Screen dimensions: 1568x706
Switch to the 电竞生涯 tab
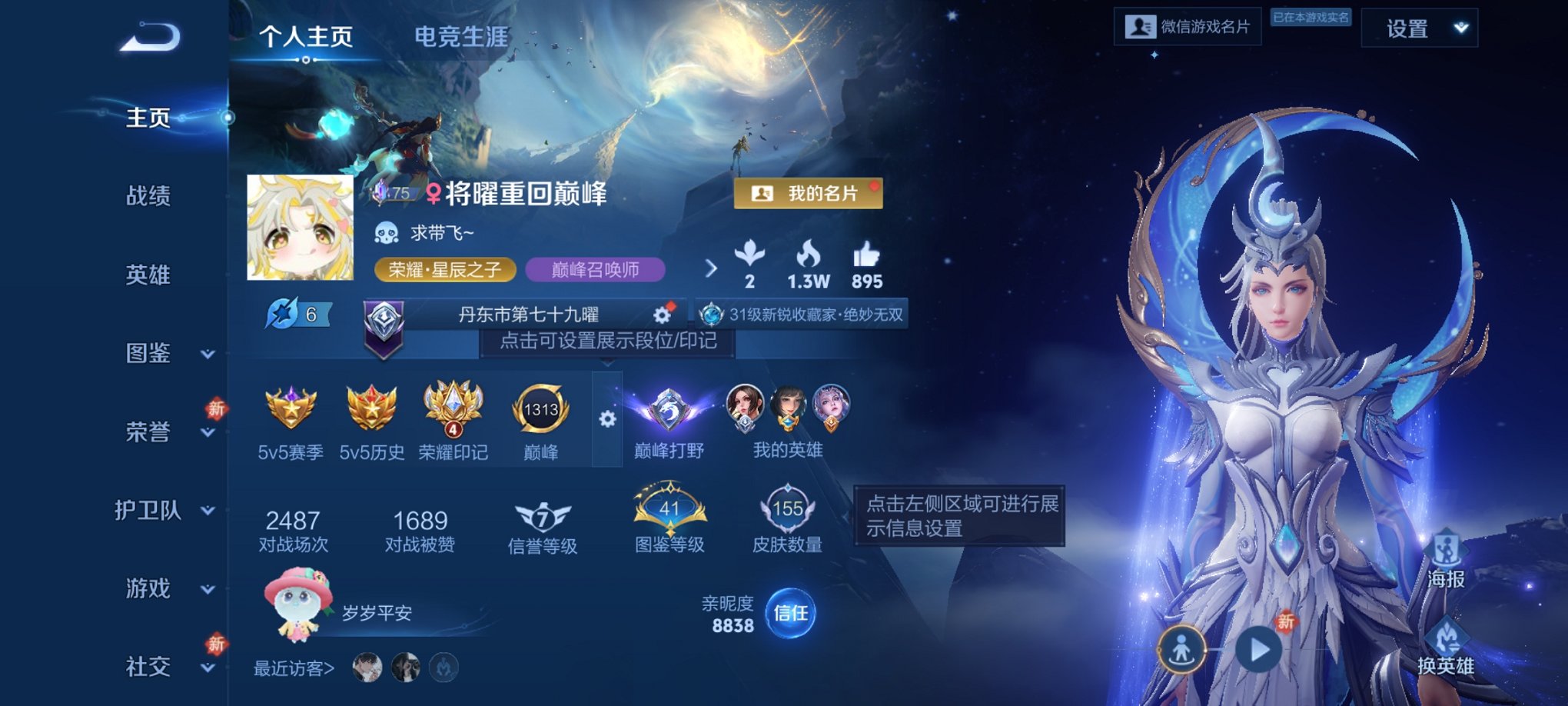pos(459,35)
